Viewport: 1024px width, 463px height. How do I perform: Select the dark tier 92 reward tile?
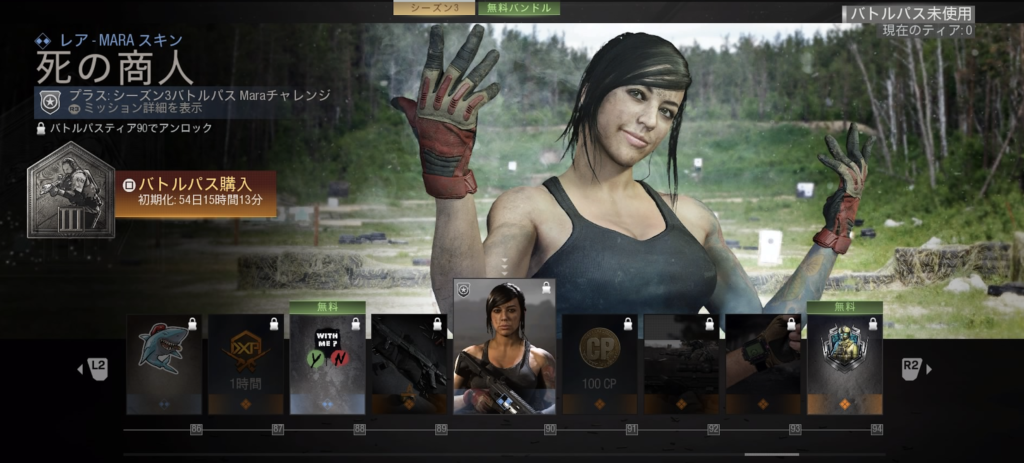[681, 364]
